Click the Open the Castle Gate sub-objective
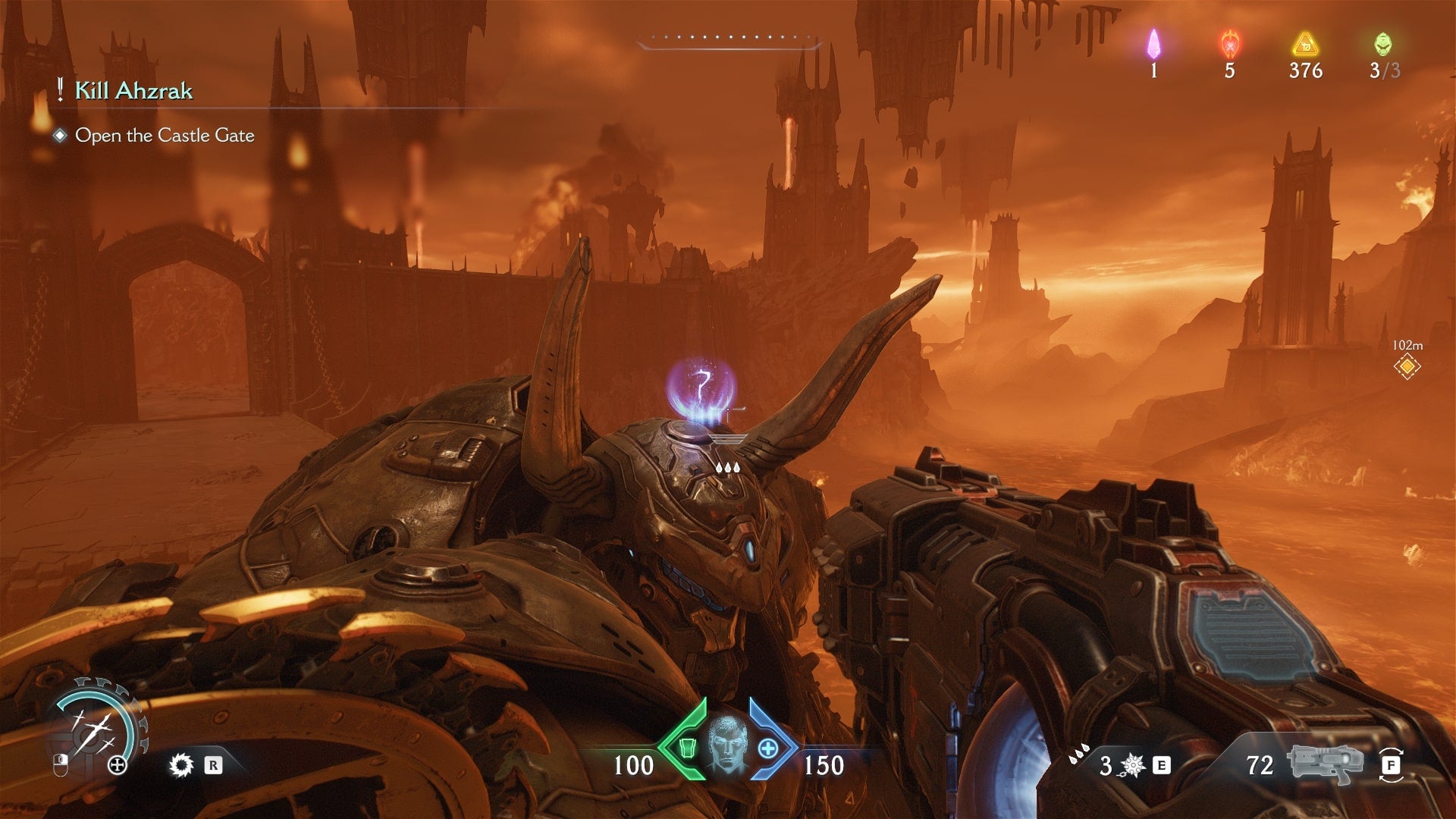 pos(164,136)
